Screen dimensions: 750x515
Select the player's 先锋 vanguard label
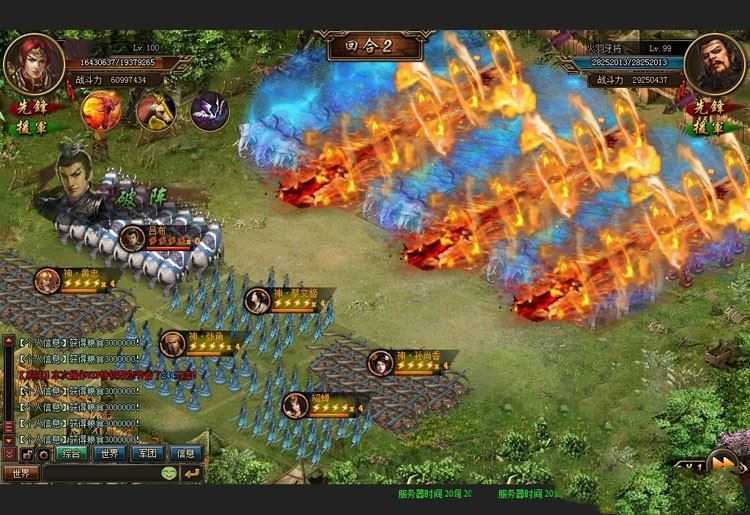[x=30, y=109]
